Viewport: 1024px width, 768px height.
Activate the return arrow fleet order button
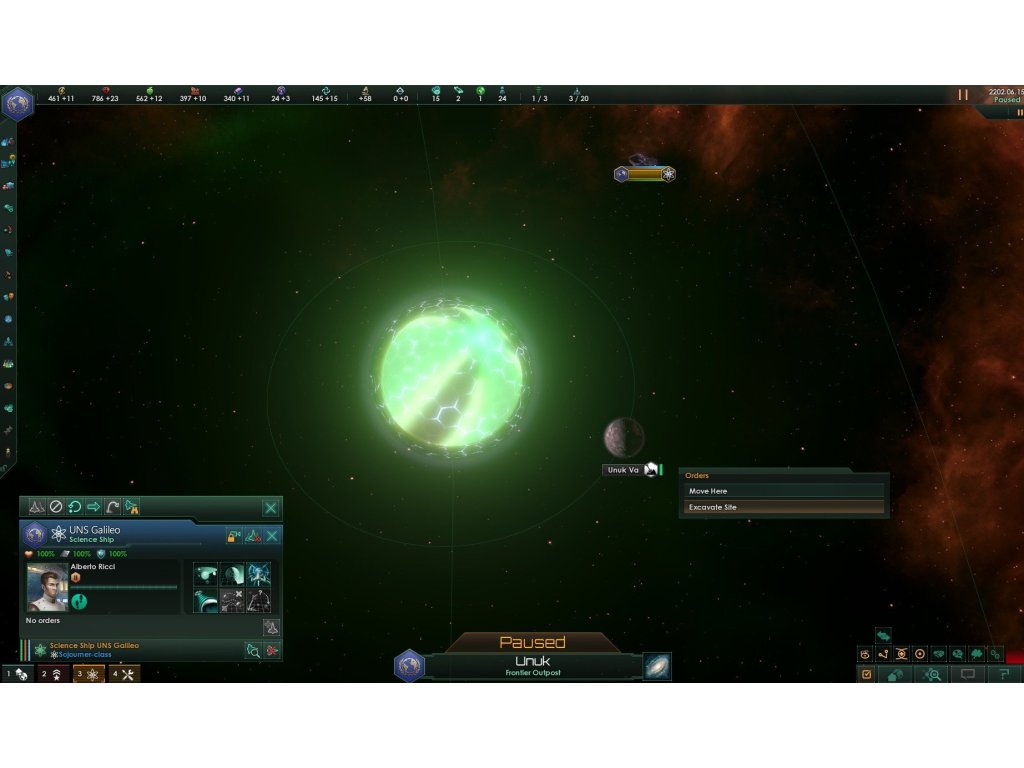point(113,507)
